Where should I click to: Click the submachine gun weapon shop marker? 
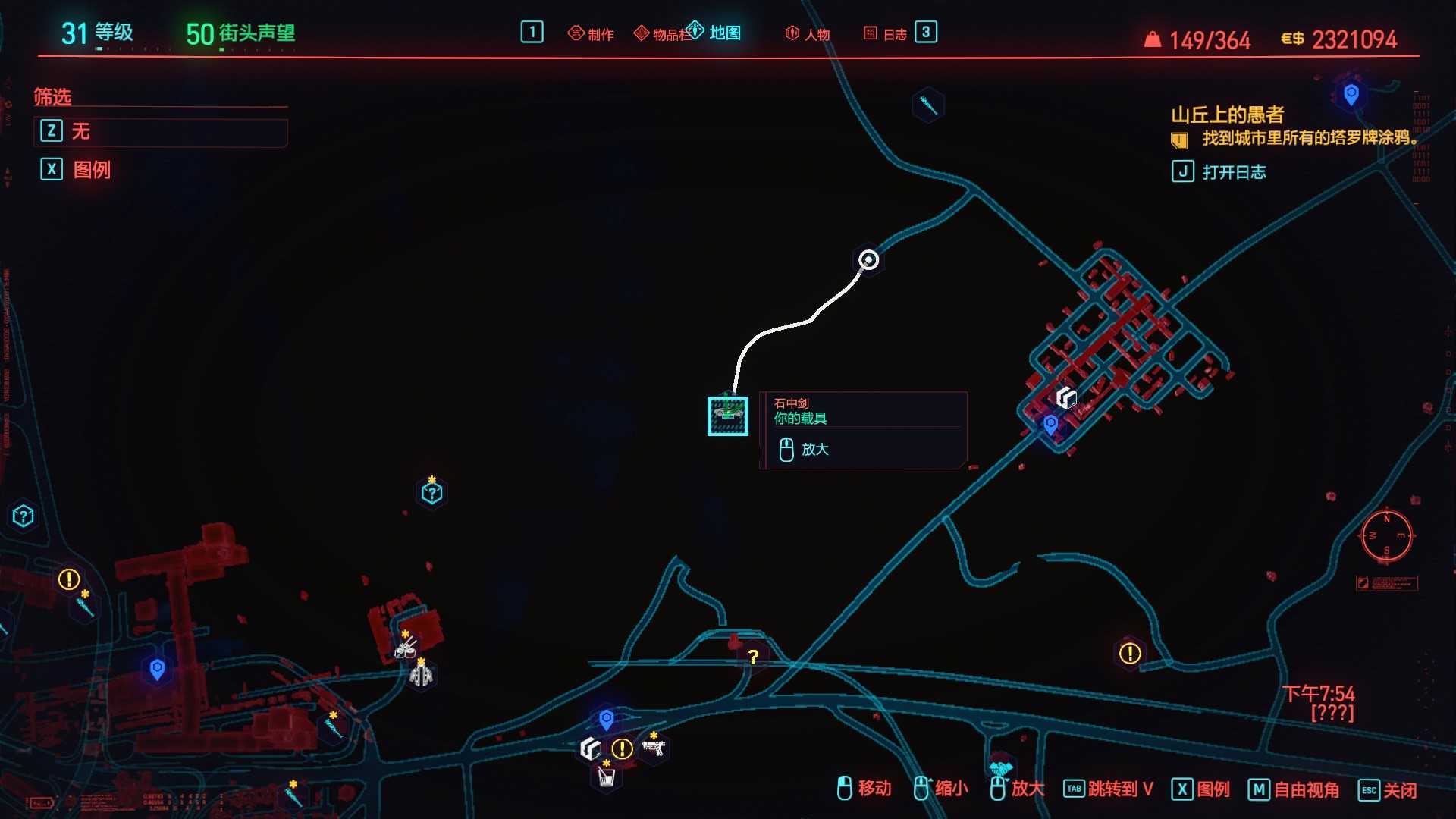pos(656,748)
